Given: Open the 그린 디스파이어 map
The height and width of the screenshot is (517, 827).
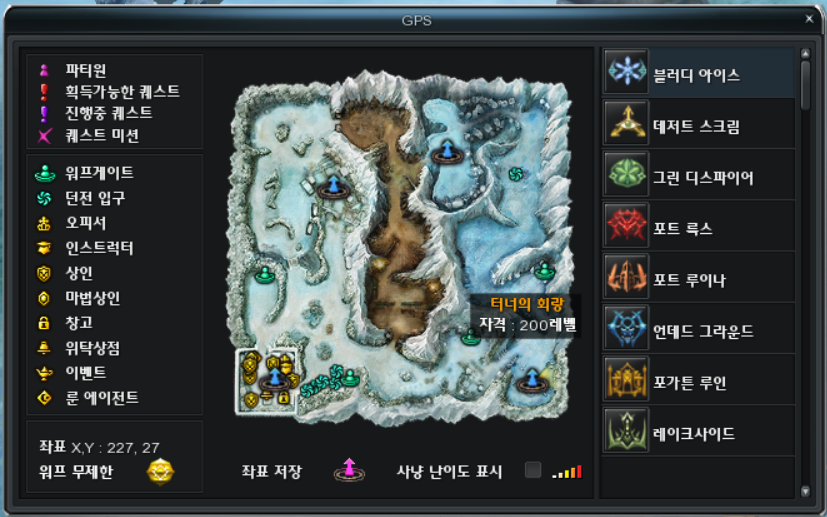Looking at the screenshot, I should (x=699, y=178).
